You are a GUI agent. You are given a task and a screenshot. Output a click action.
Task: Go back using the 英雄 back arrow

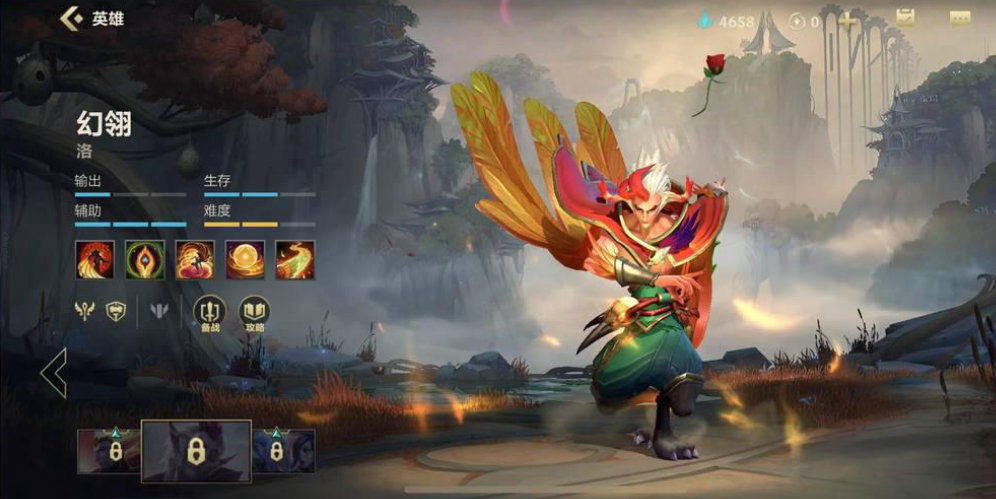[72, 18]
